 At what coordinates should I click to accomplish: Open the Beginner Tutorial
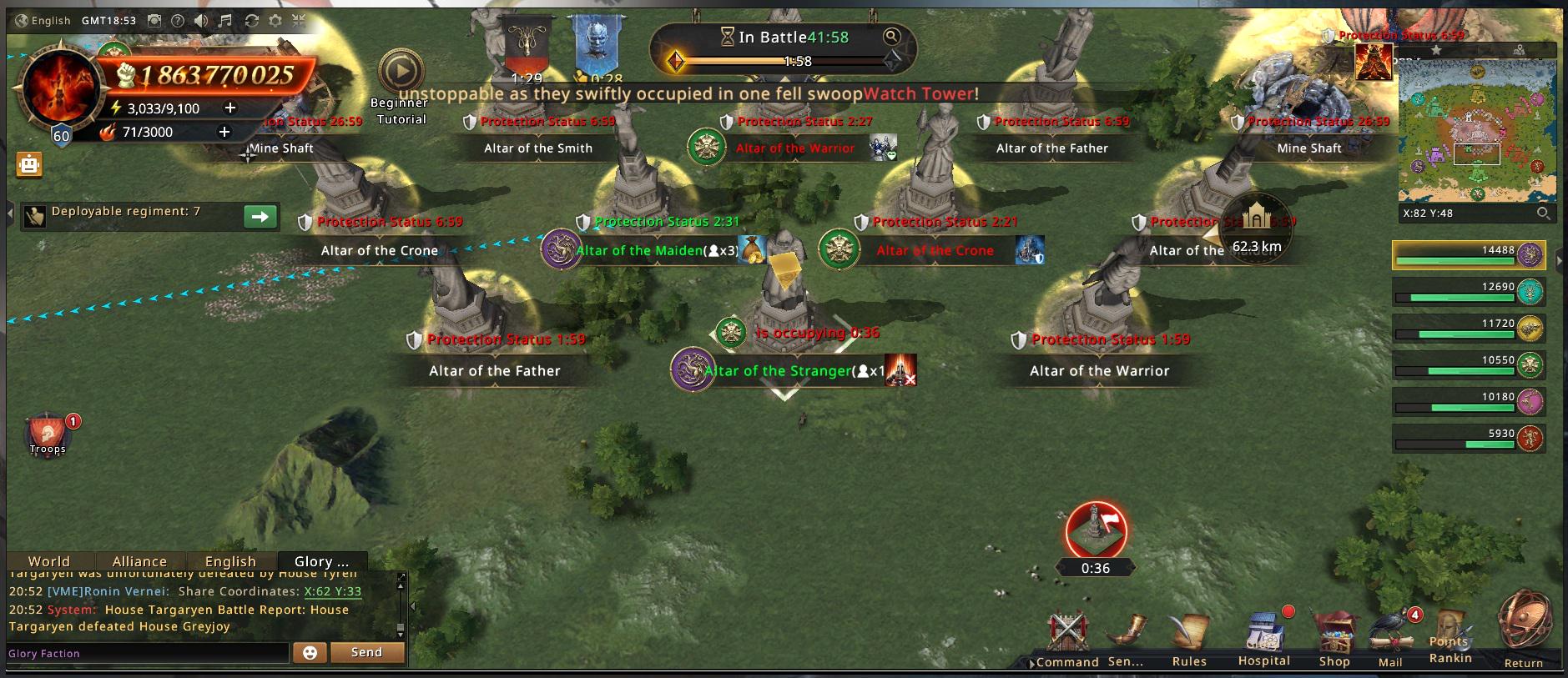click(x=401, y=73)
